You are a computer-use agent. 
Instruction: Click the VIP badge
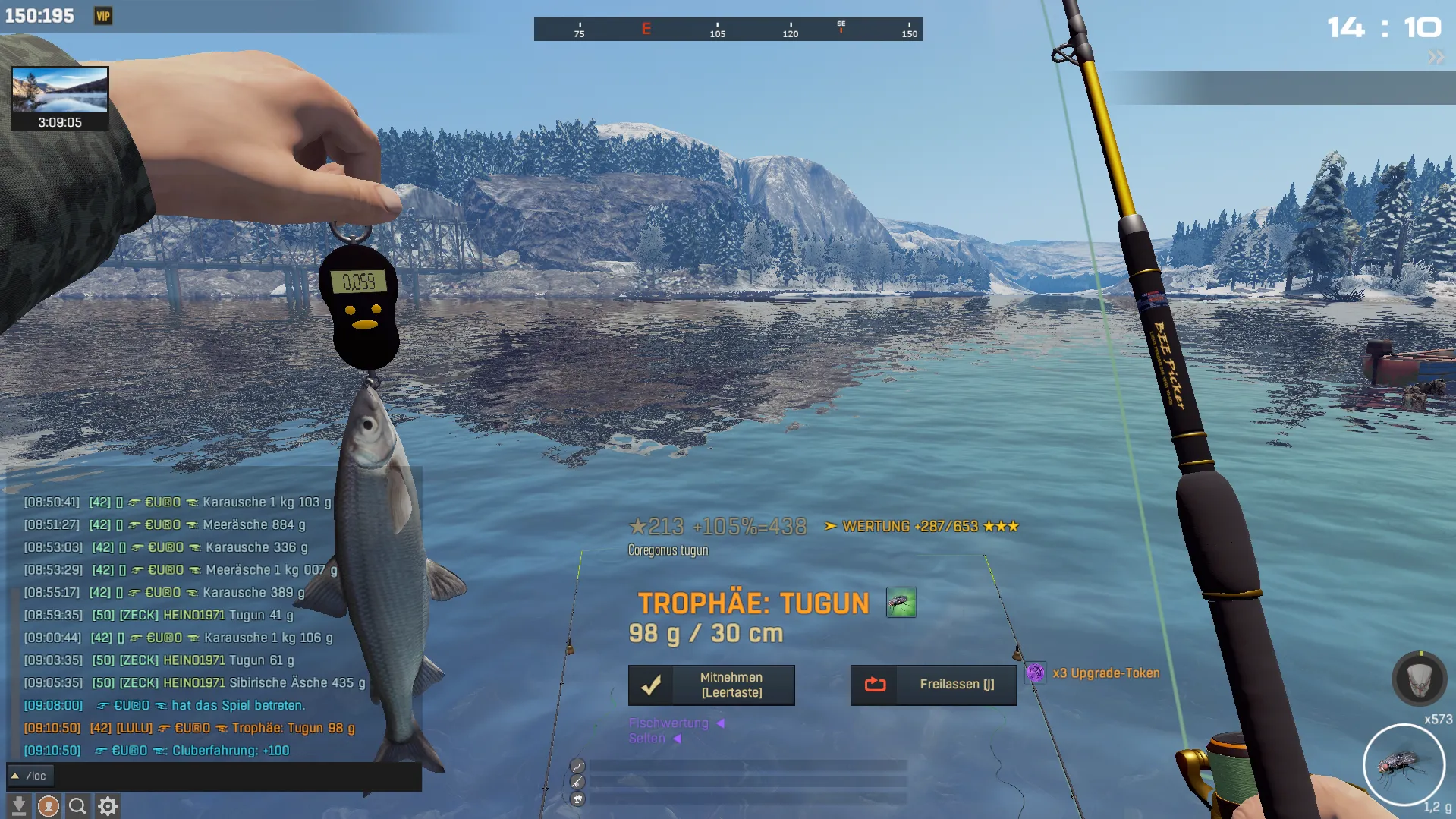[103, 16]
